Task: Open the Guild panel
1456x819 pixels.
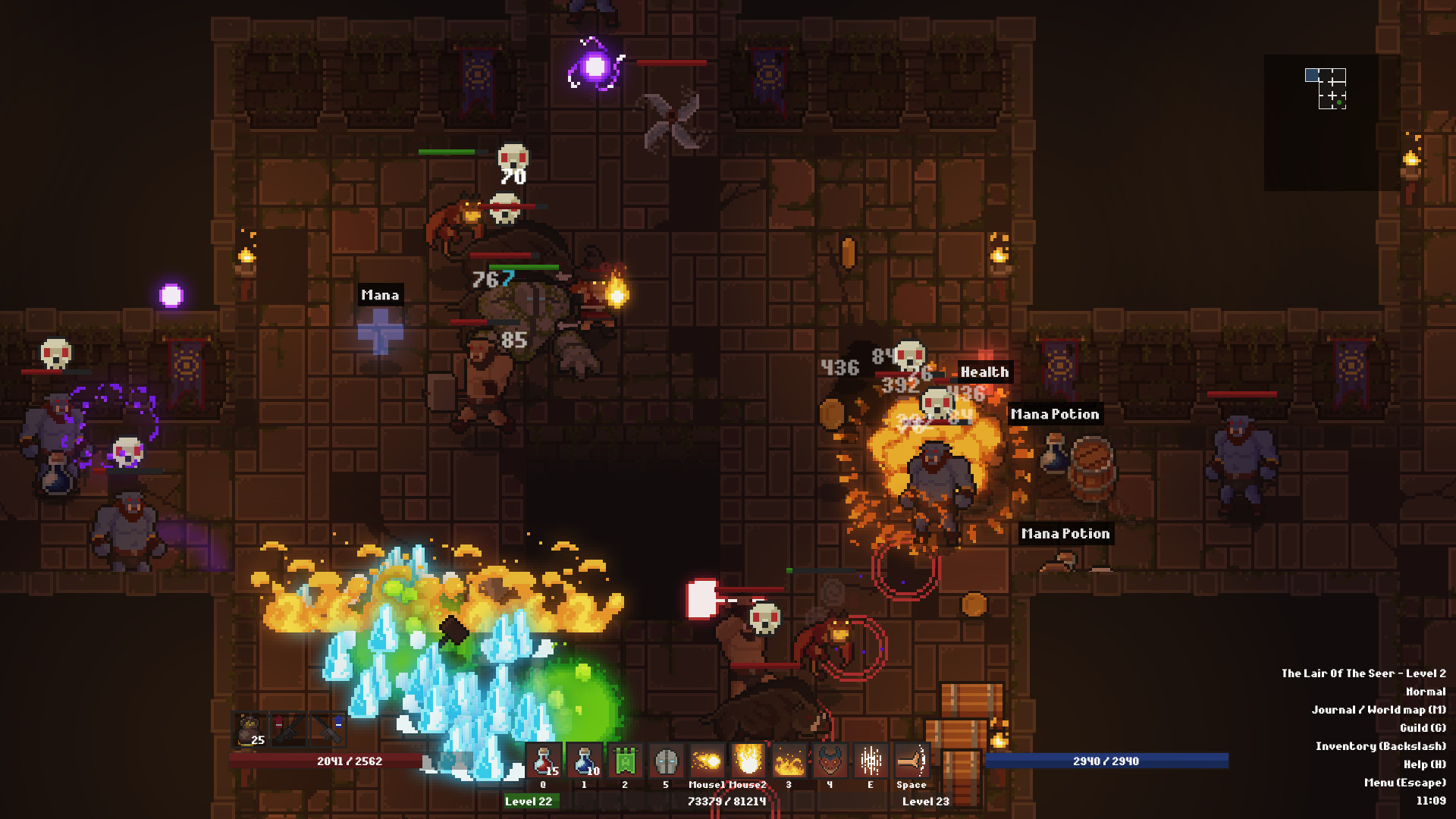Action: click(x=1424, y=728)
